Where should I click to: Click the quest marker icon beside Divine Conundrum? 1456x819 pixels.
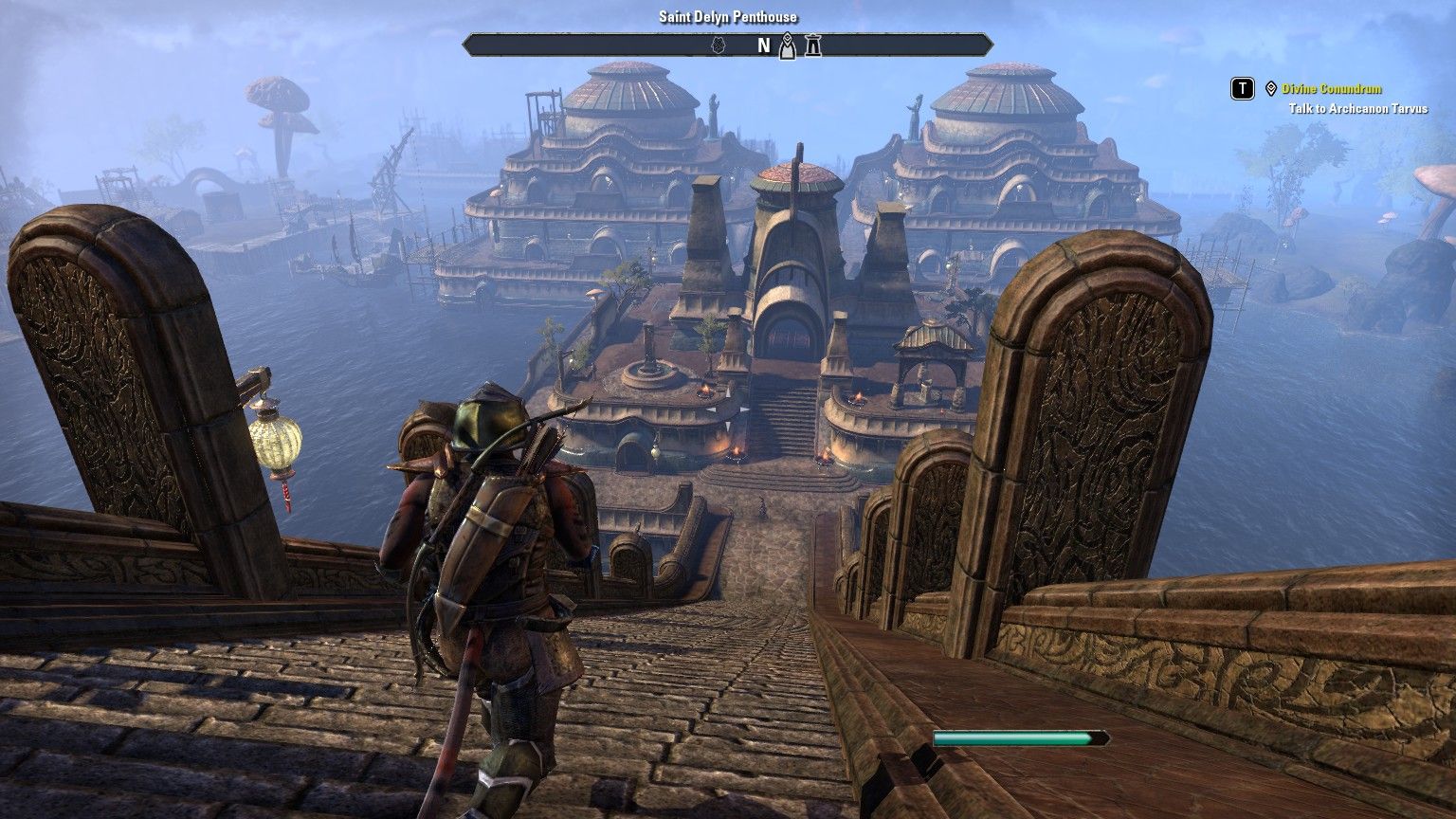[1270, 89]
